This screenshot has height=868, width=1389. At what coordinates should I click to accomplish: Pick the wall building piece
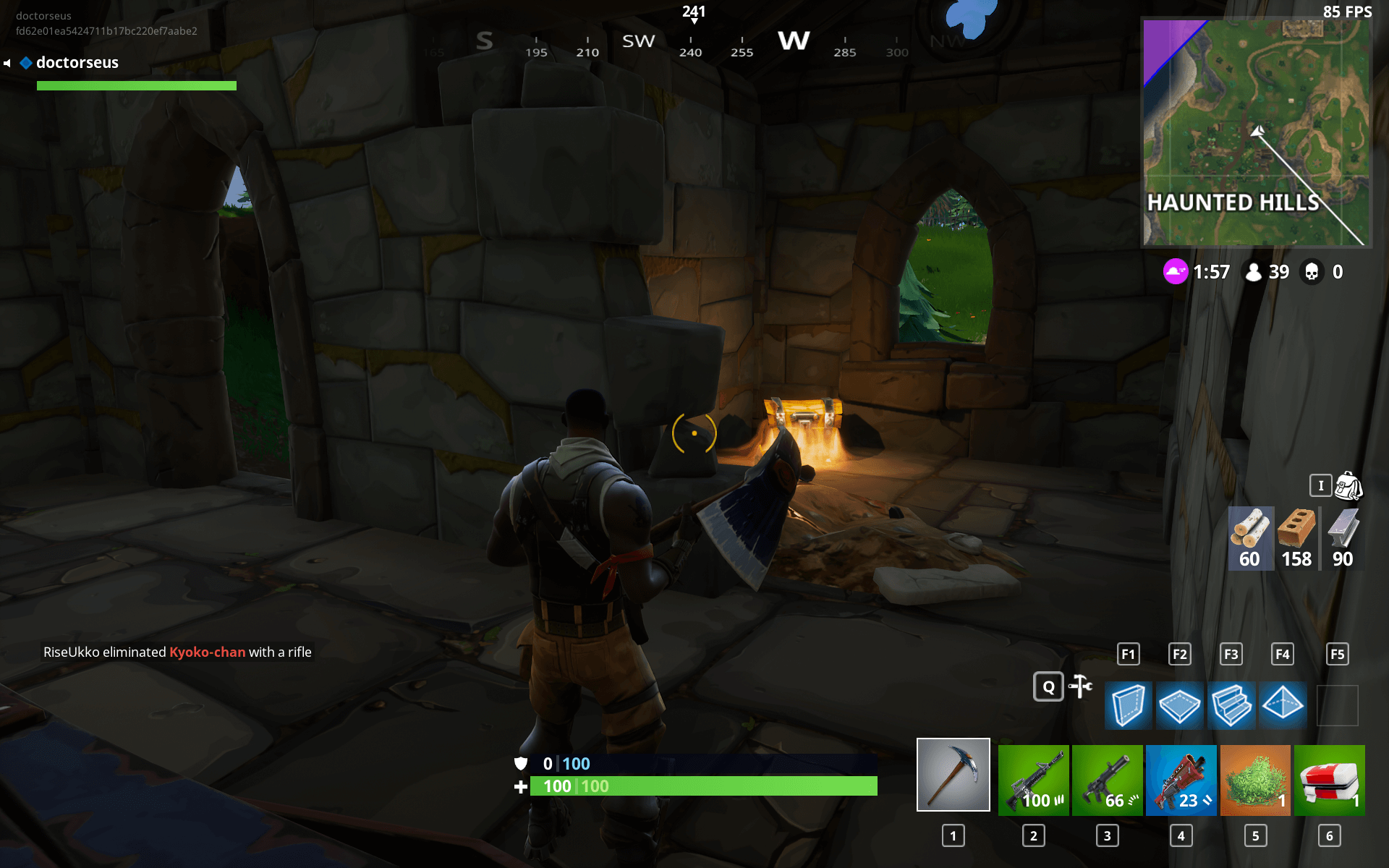point(1128,705)
